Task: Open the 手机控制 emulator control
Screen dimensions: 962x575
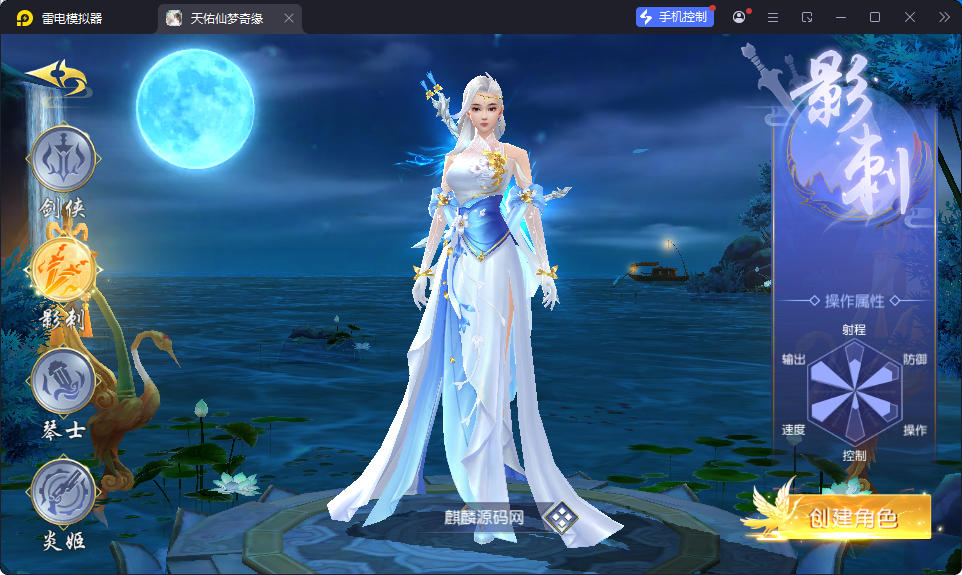Action: [x=674, y=17]
